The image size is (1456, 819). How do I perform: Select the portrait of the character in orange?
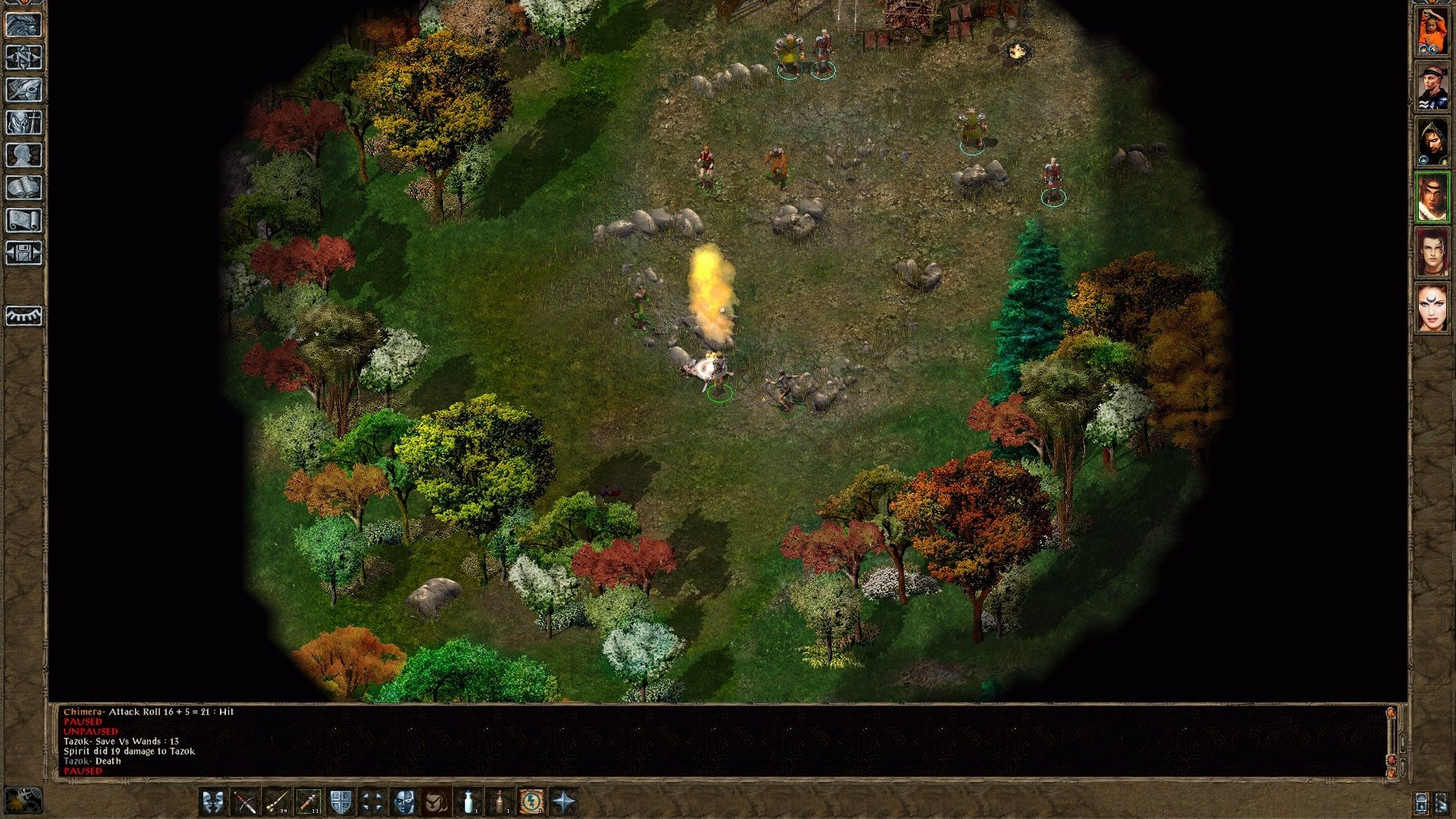(x=1432, y=30)
